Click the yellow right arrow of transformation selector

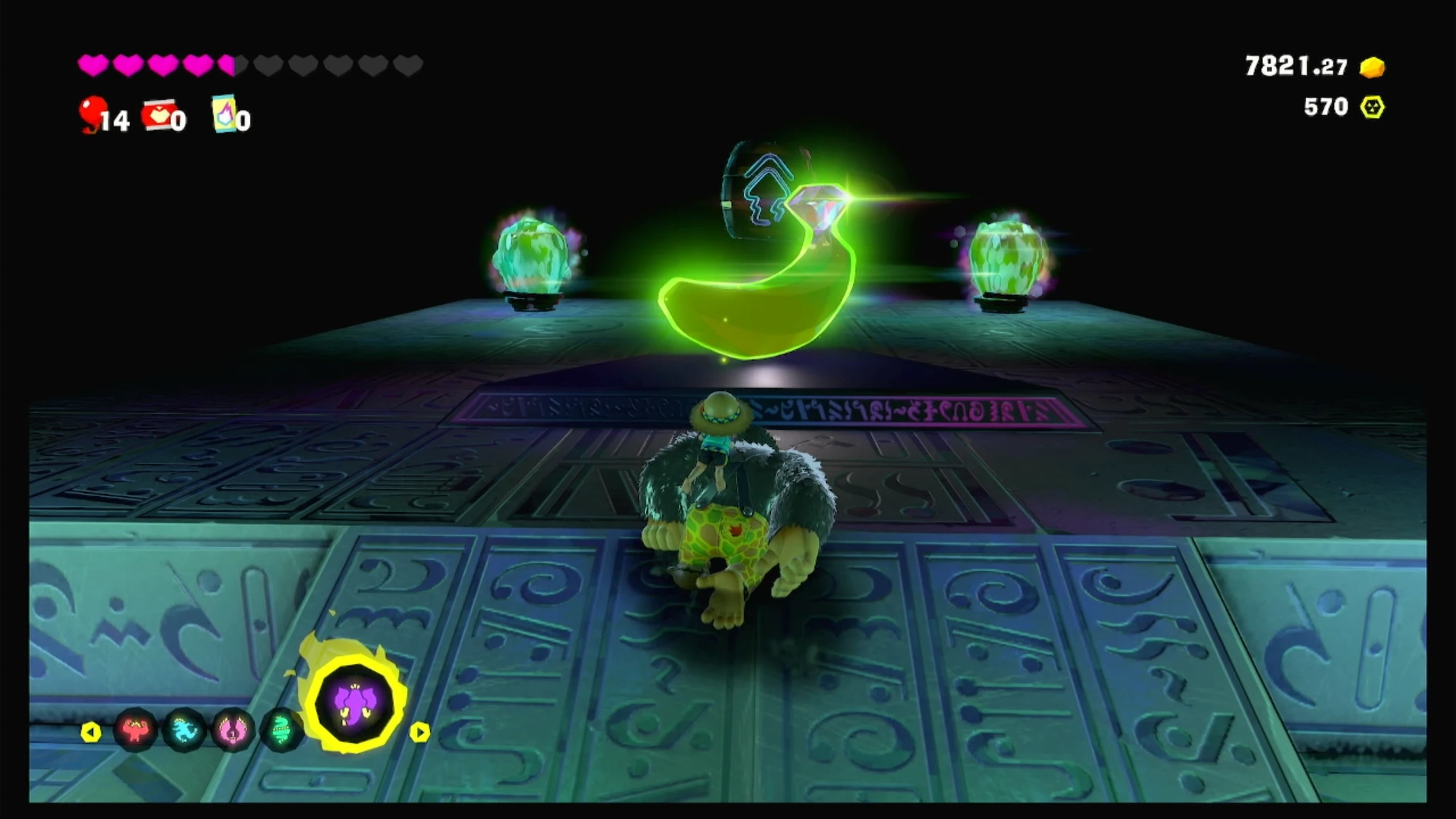pos(420,732)
